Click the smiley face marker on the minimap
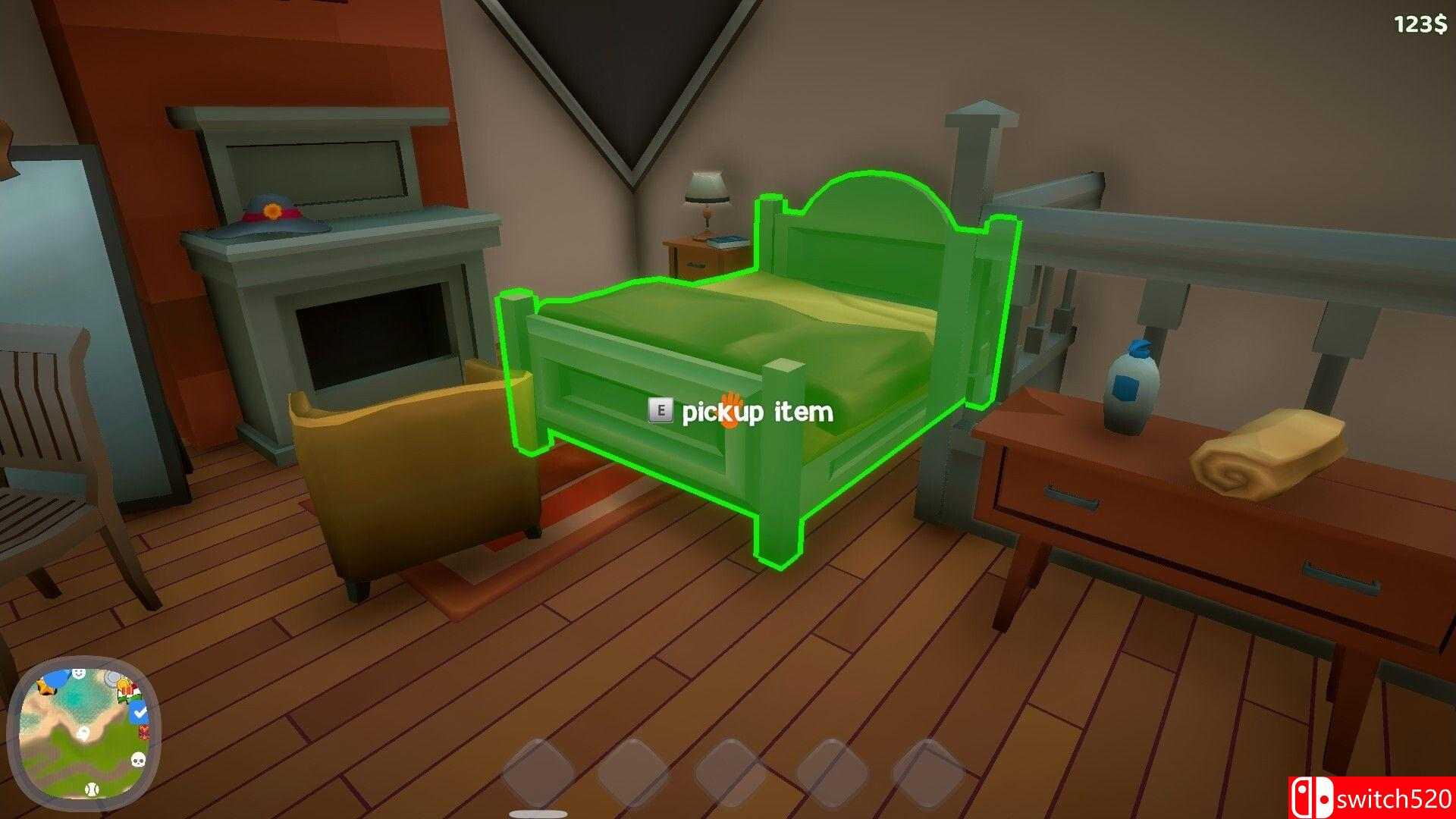The image size is (1456, 819). [x=77, y=673]
